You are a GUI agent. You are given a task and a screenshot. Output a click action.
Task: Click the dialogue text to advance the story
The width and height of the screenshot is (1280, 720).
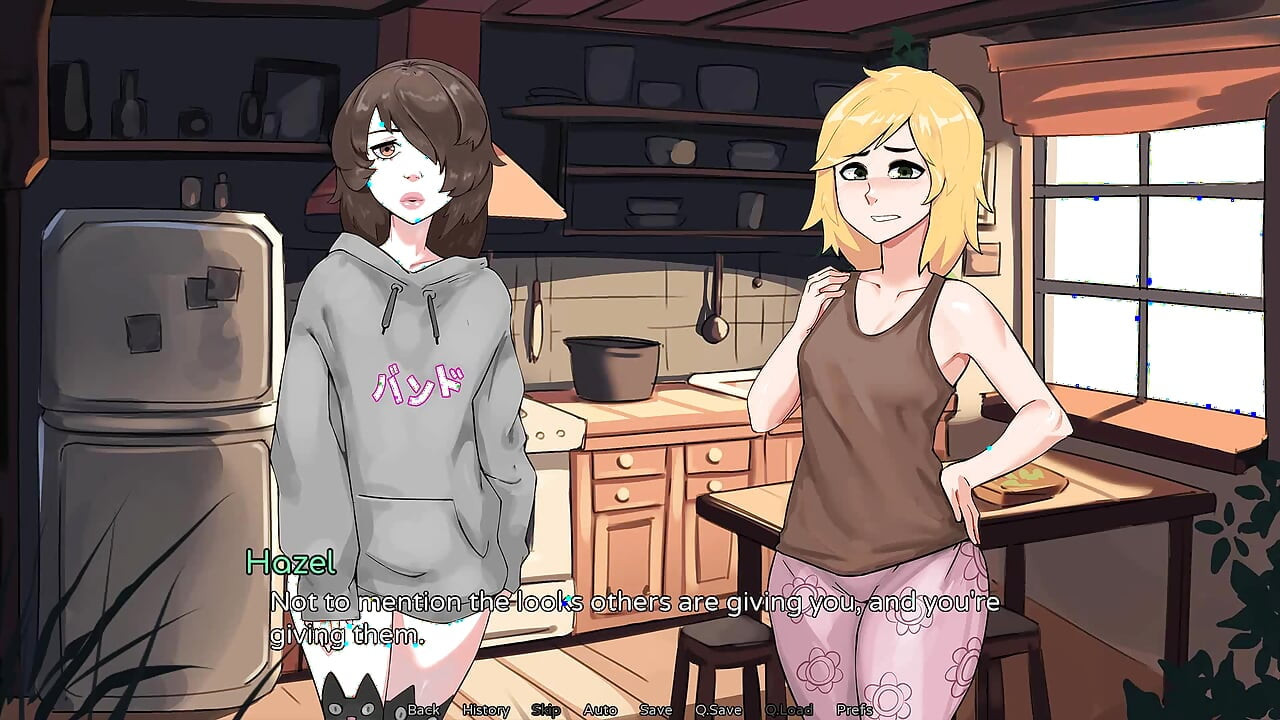click(x=630, y=603)
